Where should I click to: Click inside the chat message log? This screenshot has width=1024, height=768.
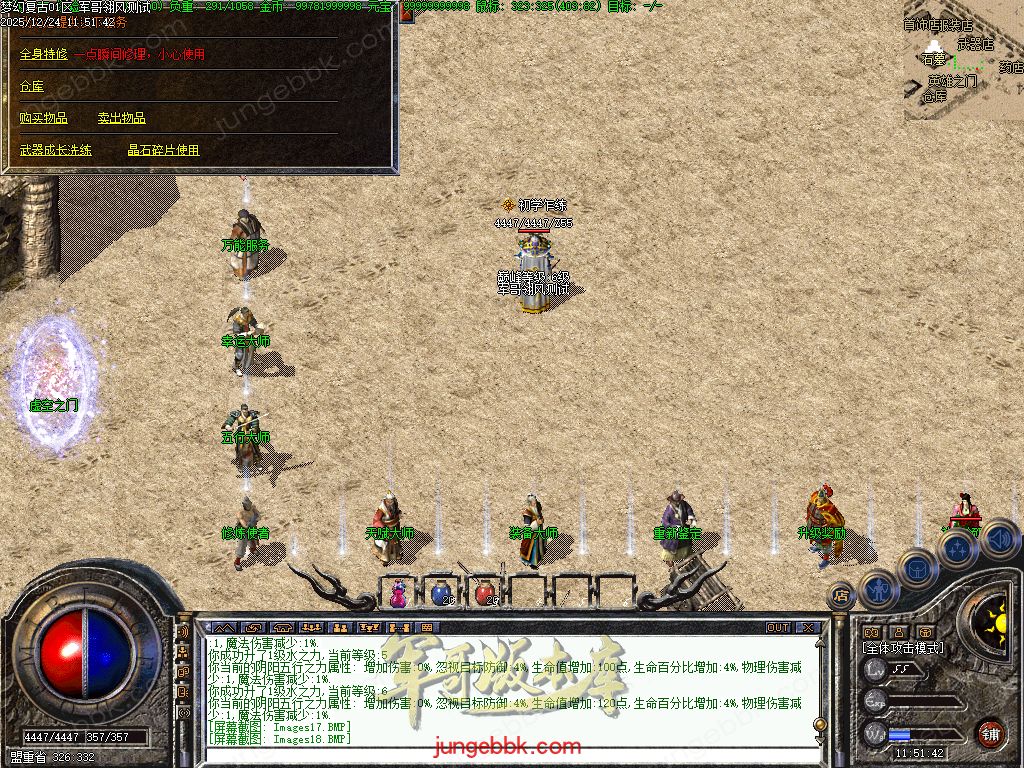500,690
